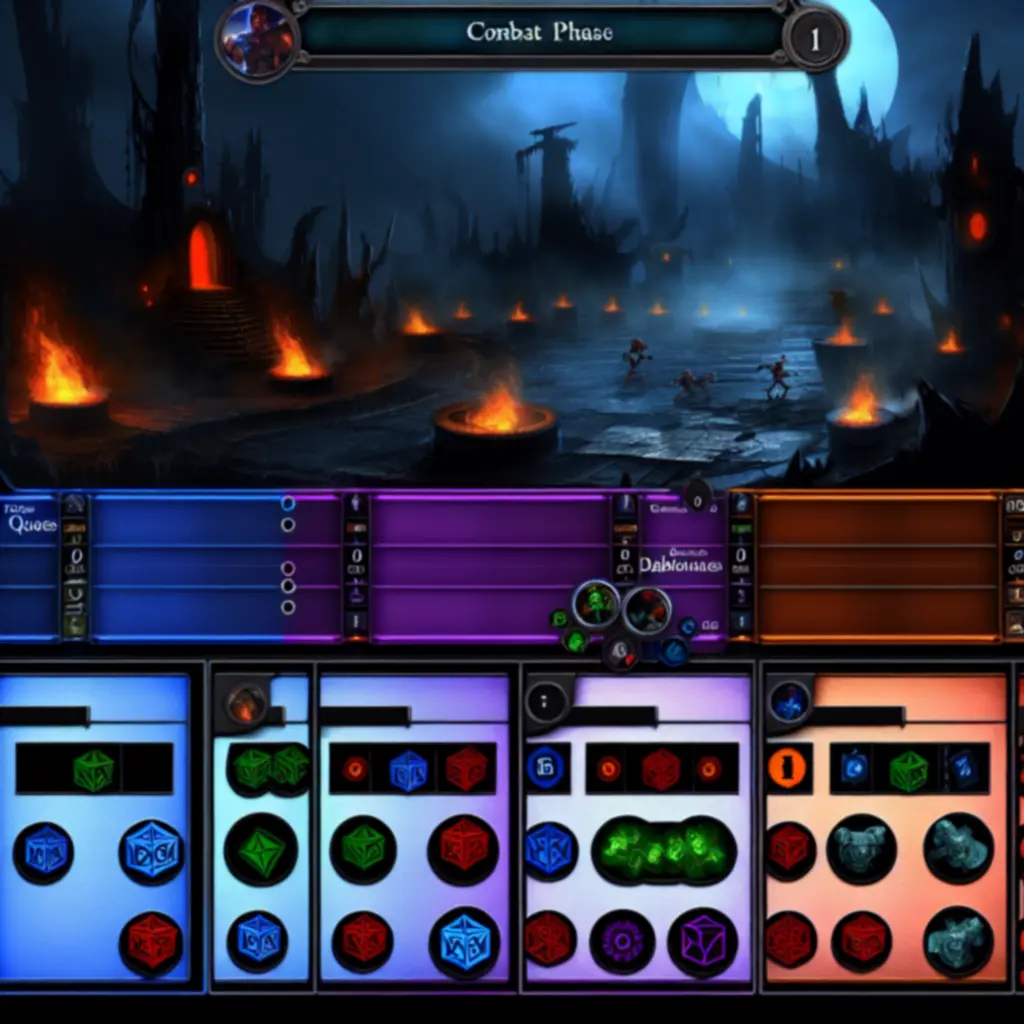Click the green die on the orange card
Screen dimensions: 1024x1024
click(908, 769)
